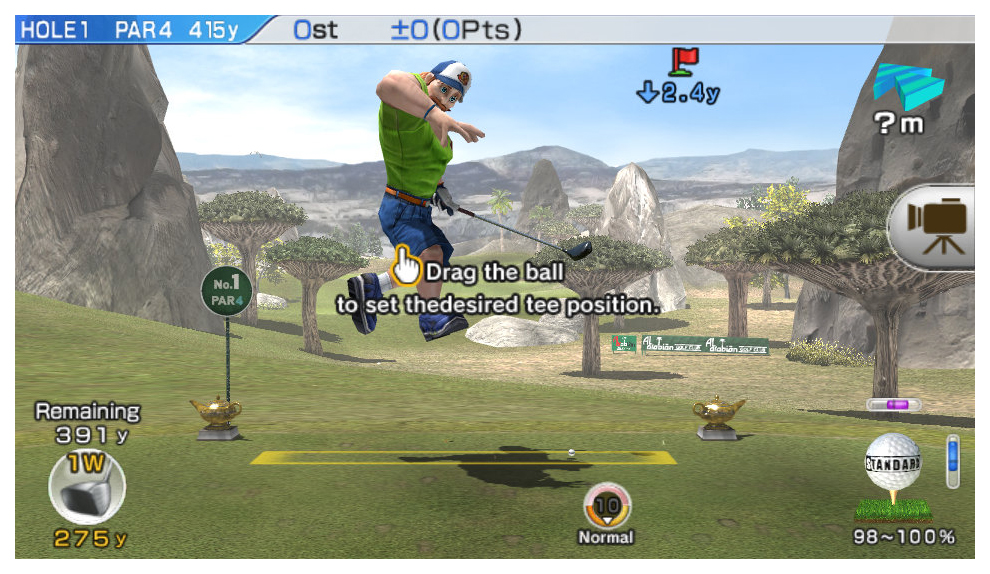Select the STANDARD golf ball icon

[892, 466]
